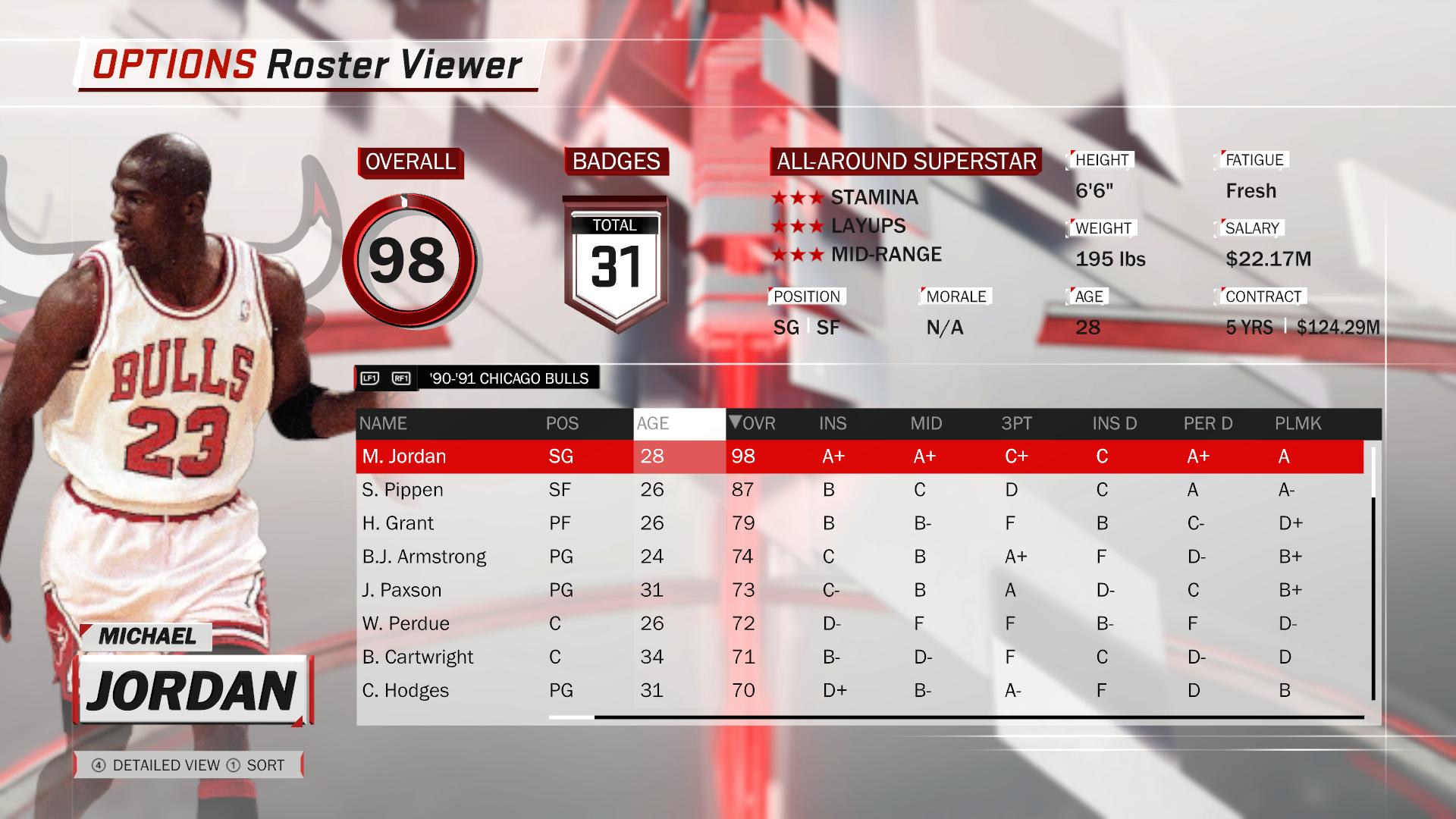Sort by the OVR column header
Image resolution: width=1456 pixels, height=819 pixels.
[x=753, y=424]
